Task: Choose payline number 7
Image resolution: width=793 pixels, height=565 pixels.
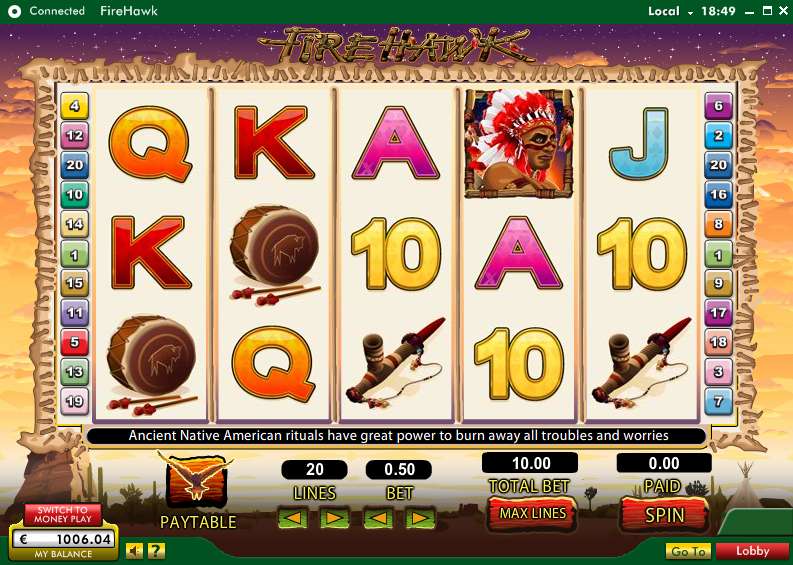Action: click(x=718, y=402)
